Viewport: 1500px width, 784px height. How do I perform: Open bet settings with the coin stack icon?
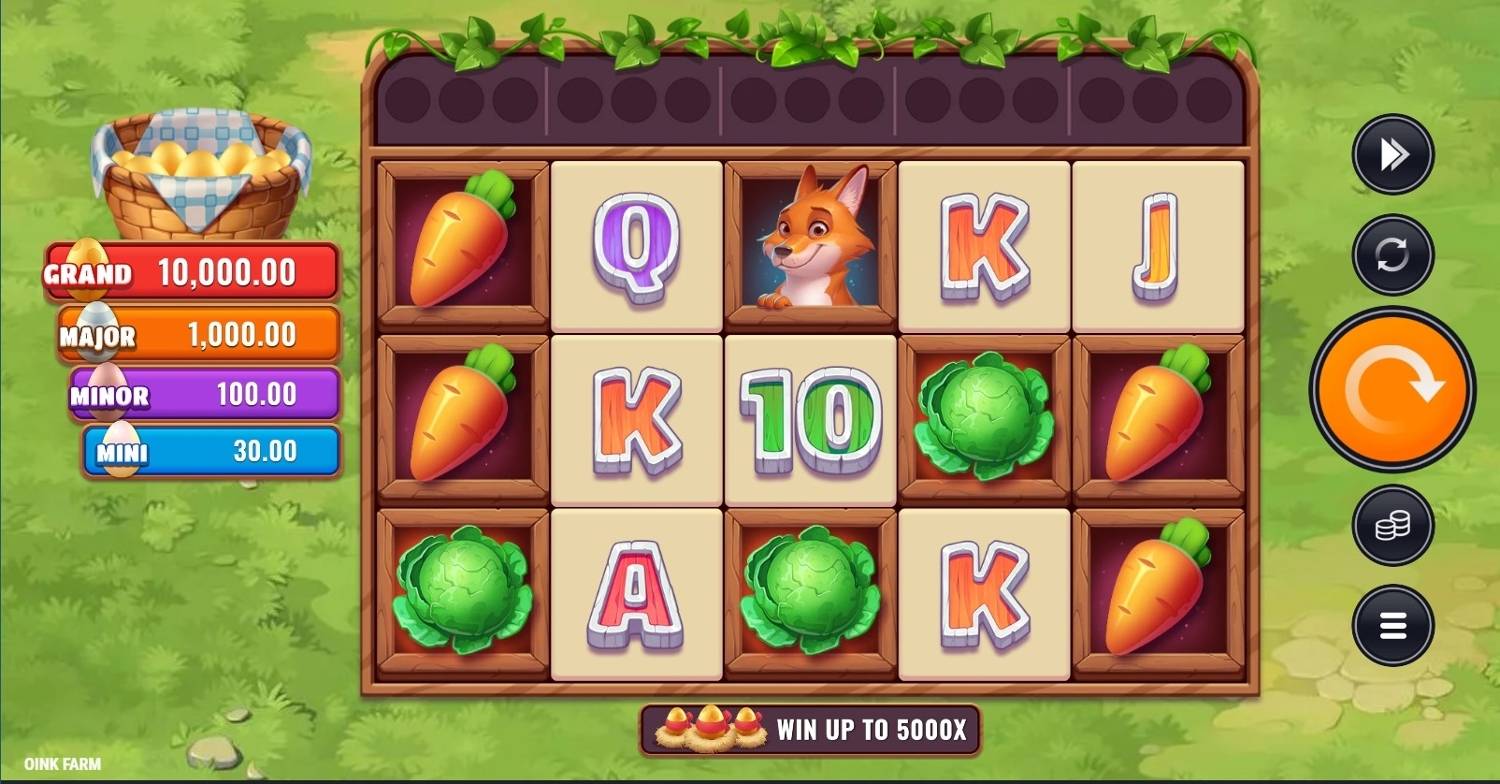[x=1392, y=526]
